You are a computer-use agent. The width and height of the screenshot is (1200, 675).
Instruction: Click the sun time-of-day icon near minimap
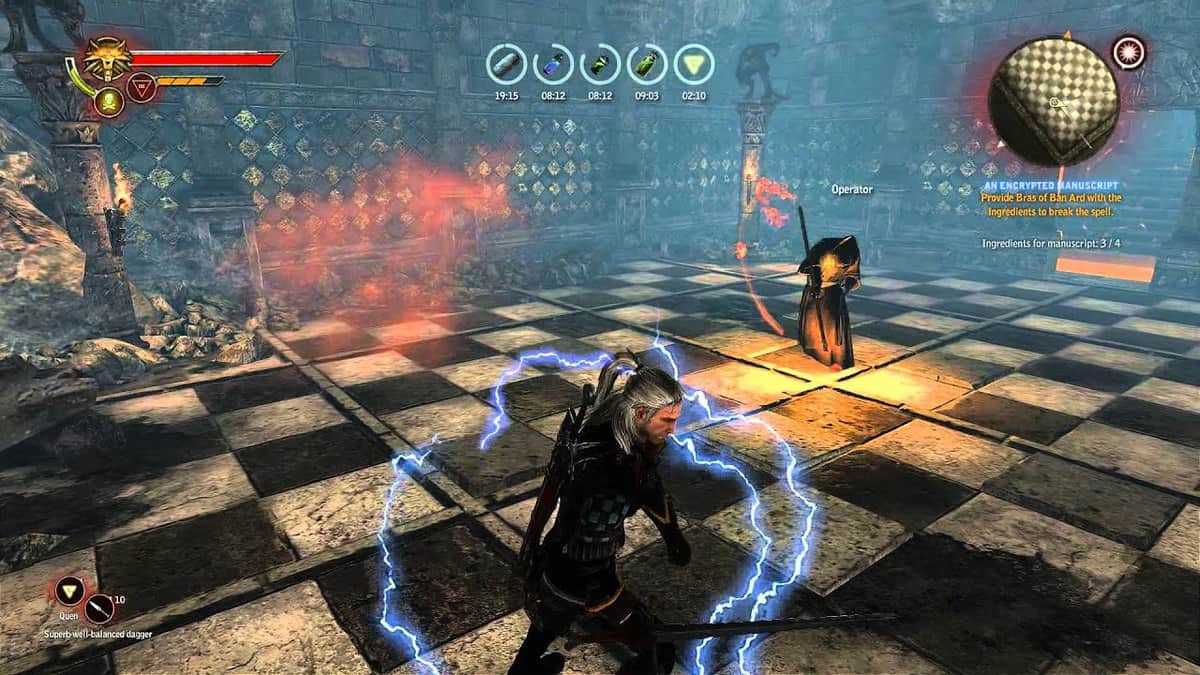(1130, 49)
